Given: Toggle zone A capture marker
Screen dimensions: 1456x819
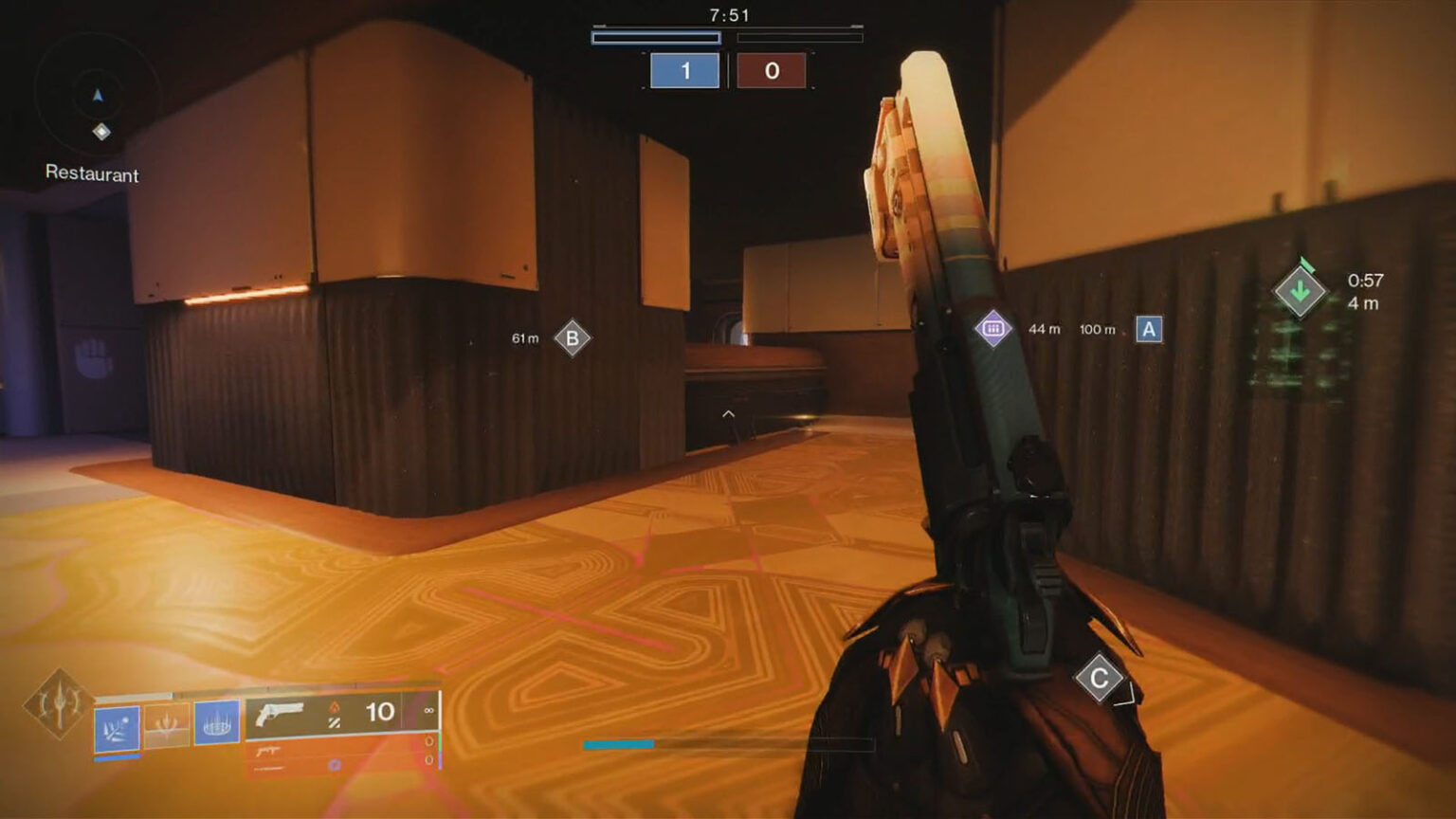Looking at the screenshot, I should 1148,330.
